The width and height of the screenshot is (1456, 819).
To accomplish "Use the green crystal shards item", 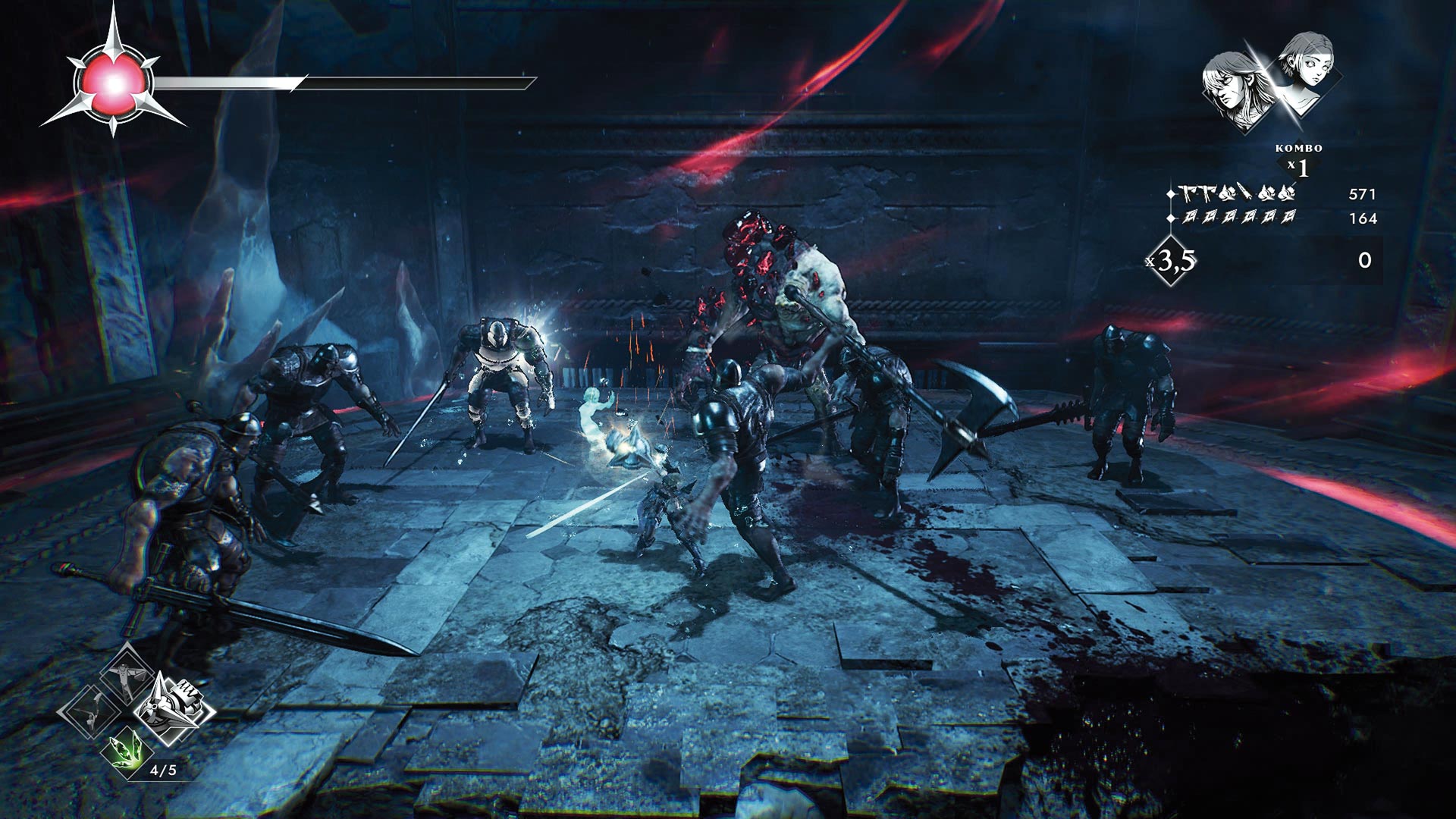I will pyautogui.click(x=126, y=750).
